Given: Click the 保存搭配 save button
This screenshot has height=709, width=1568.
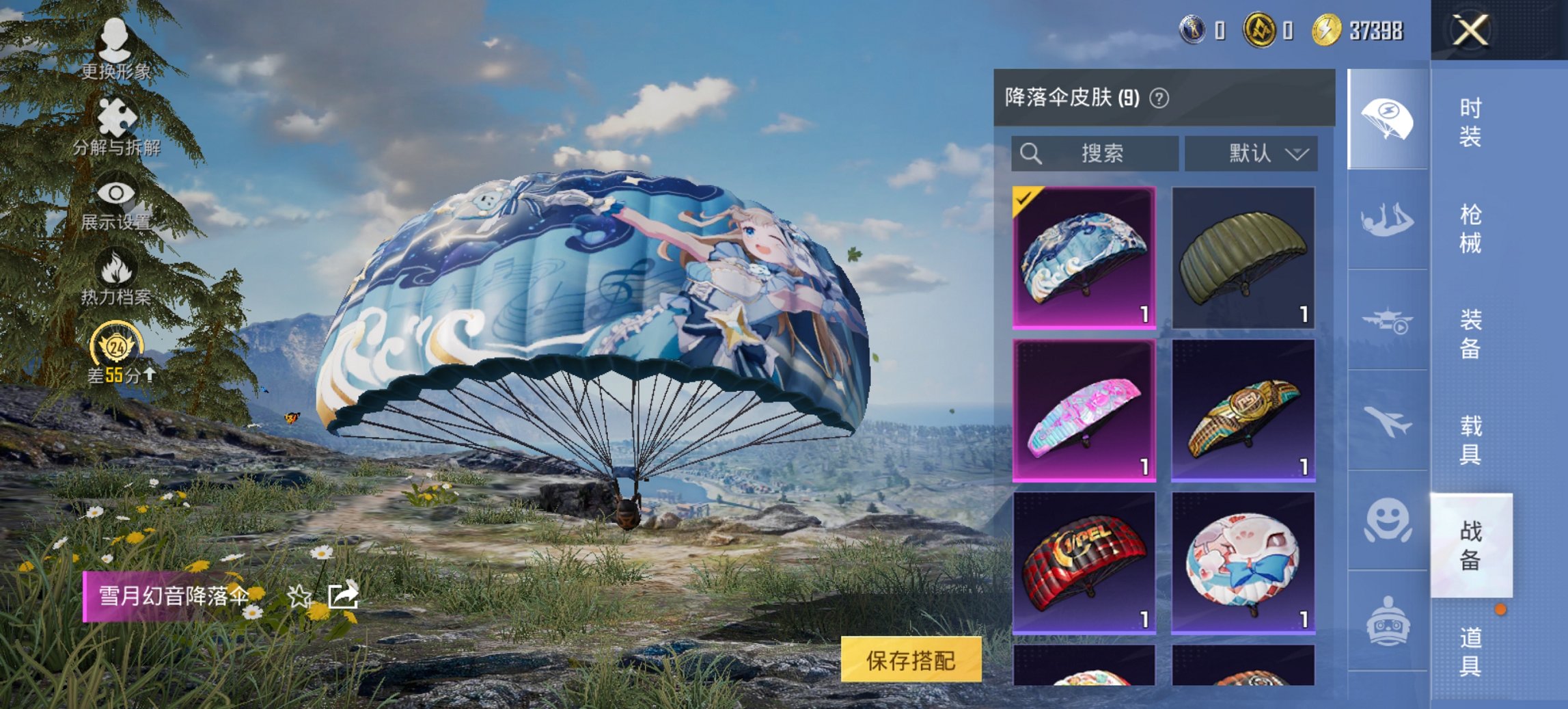Looking at the screenshot, I should 913,661.
